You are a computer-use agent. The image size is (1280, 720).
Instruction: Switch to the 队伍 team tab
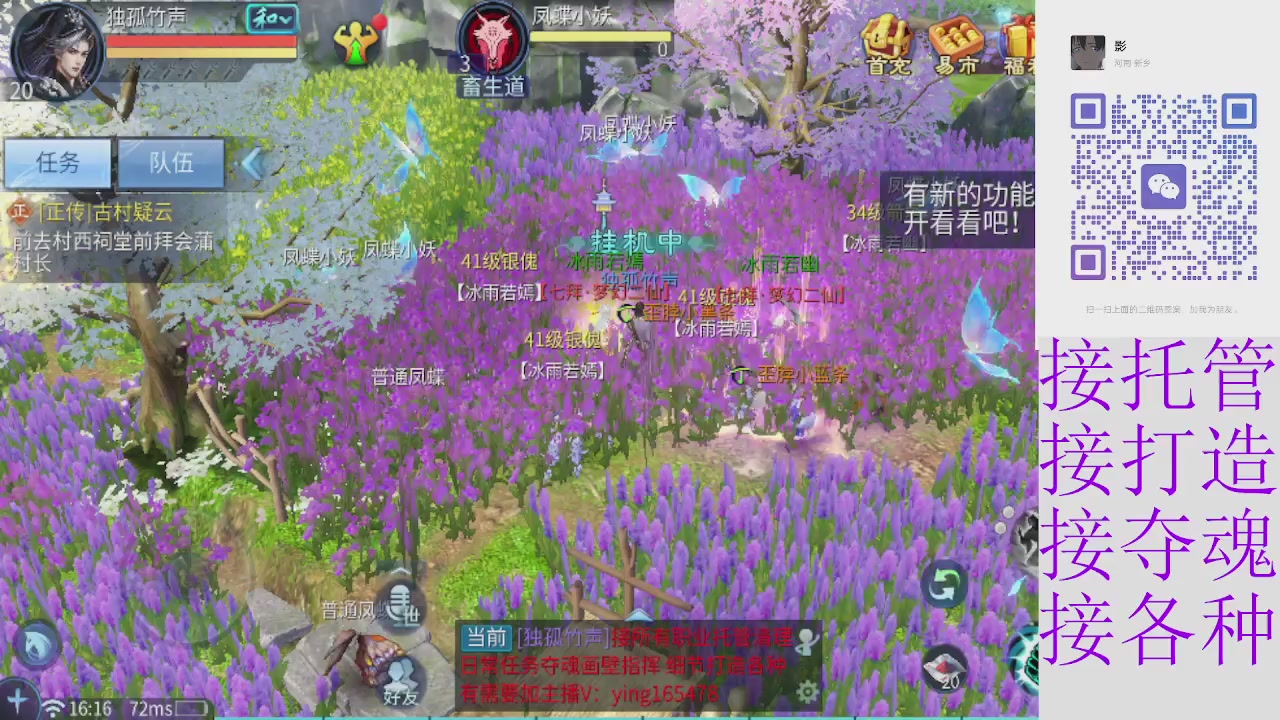[x=170, y=163]
